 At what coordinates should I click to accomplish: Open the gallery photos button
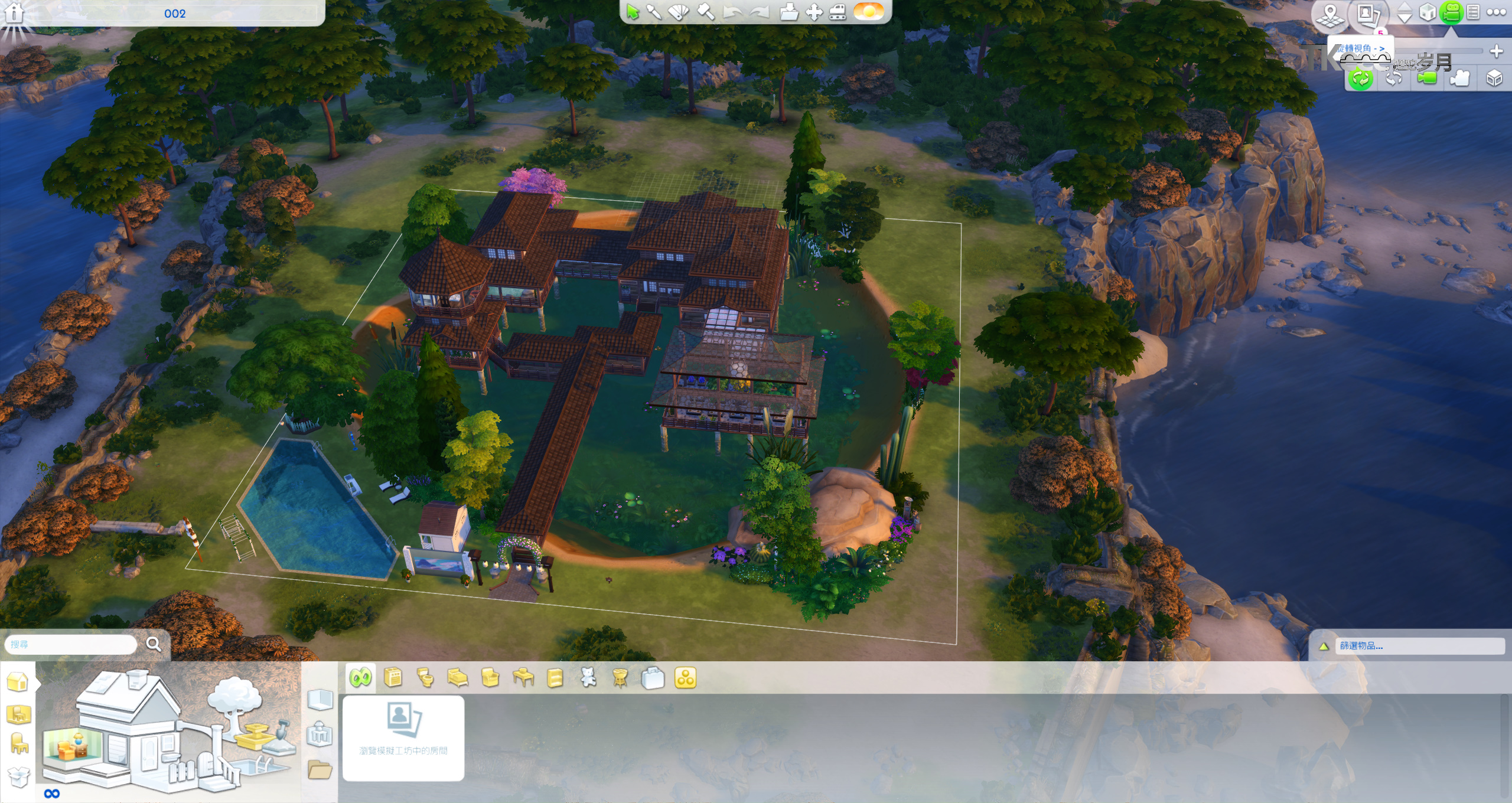(1368, 14)
